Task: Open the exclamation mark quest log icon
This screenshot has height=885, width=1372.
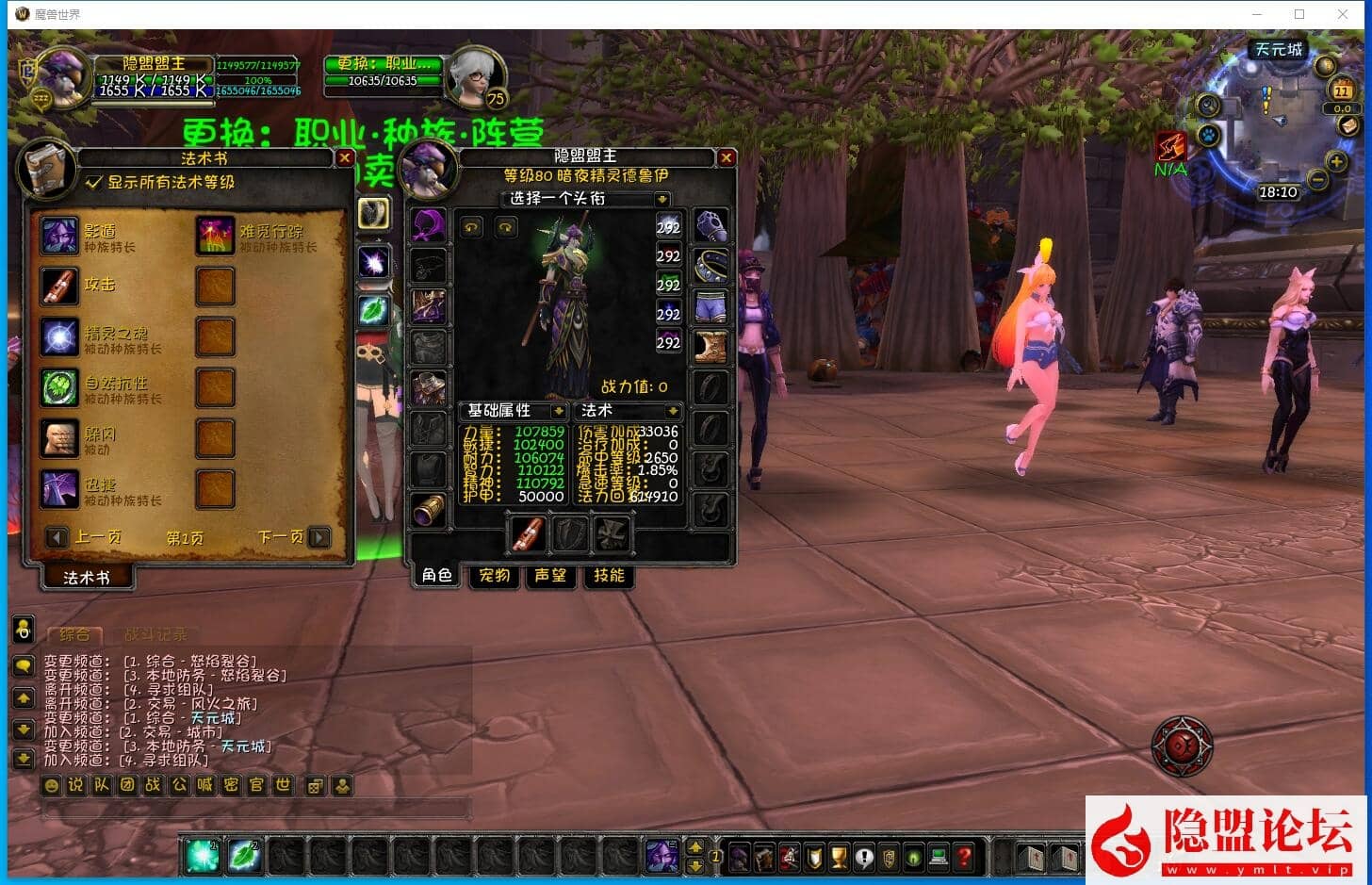Action: pyautogui.click(x=863, y=859)
